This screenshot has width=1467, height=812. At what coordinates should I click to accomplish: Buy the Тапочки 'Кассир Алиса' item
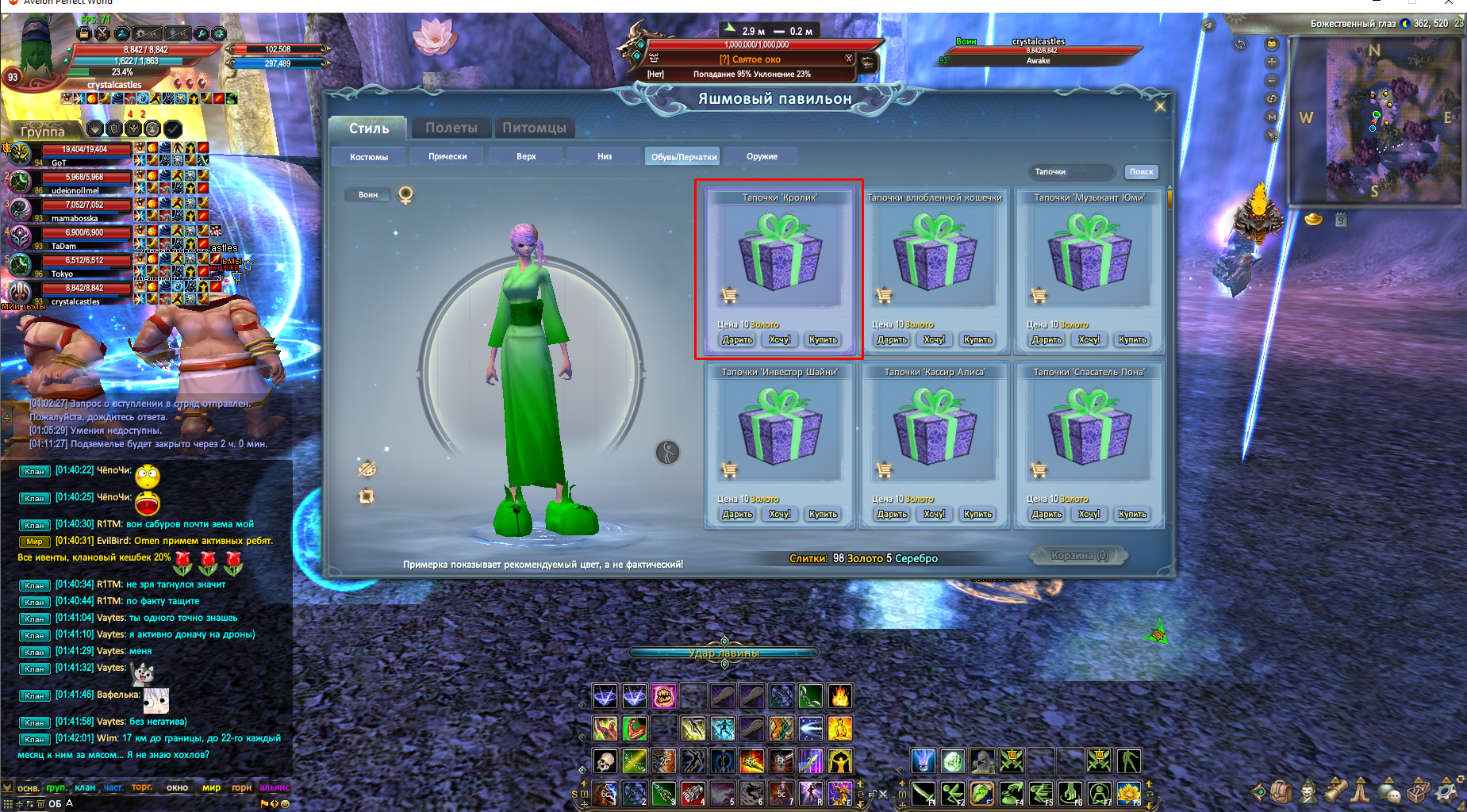[x=977, y=515]
